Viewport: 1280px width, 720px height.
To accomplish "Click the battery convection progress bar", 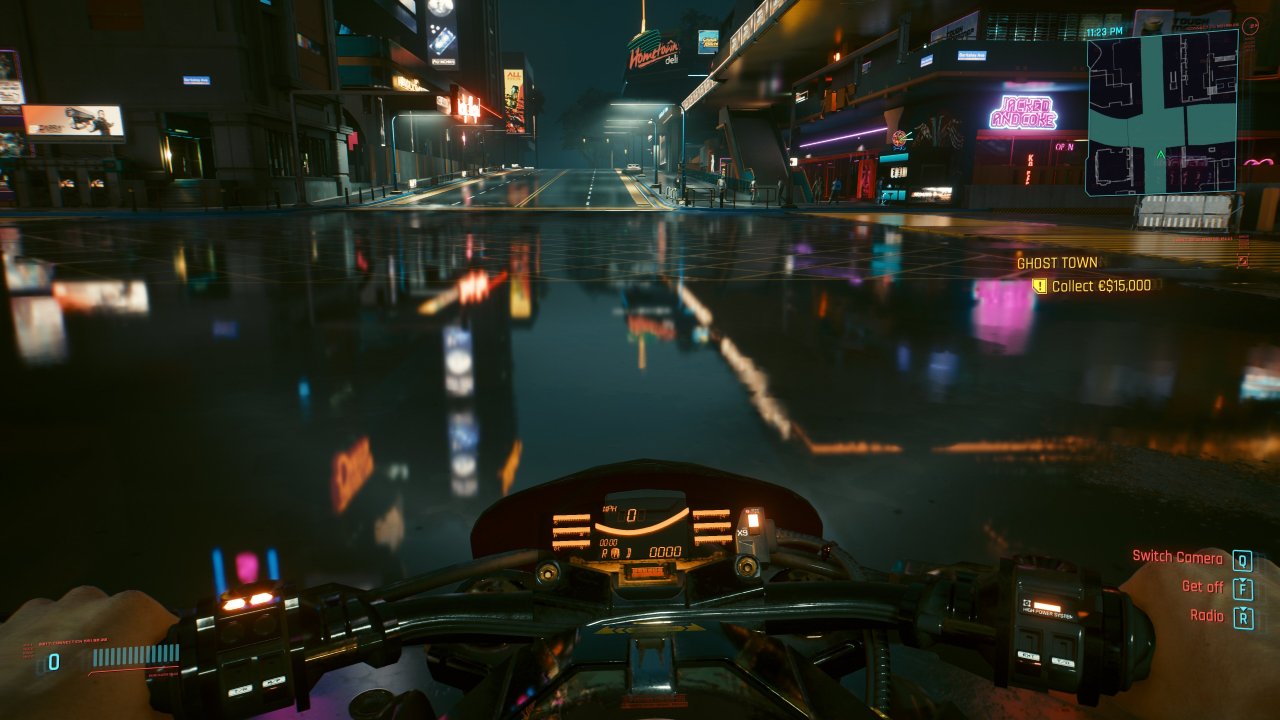I will [x=137, y=656].
